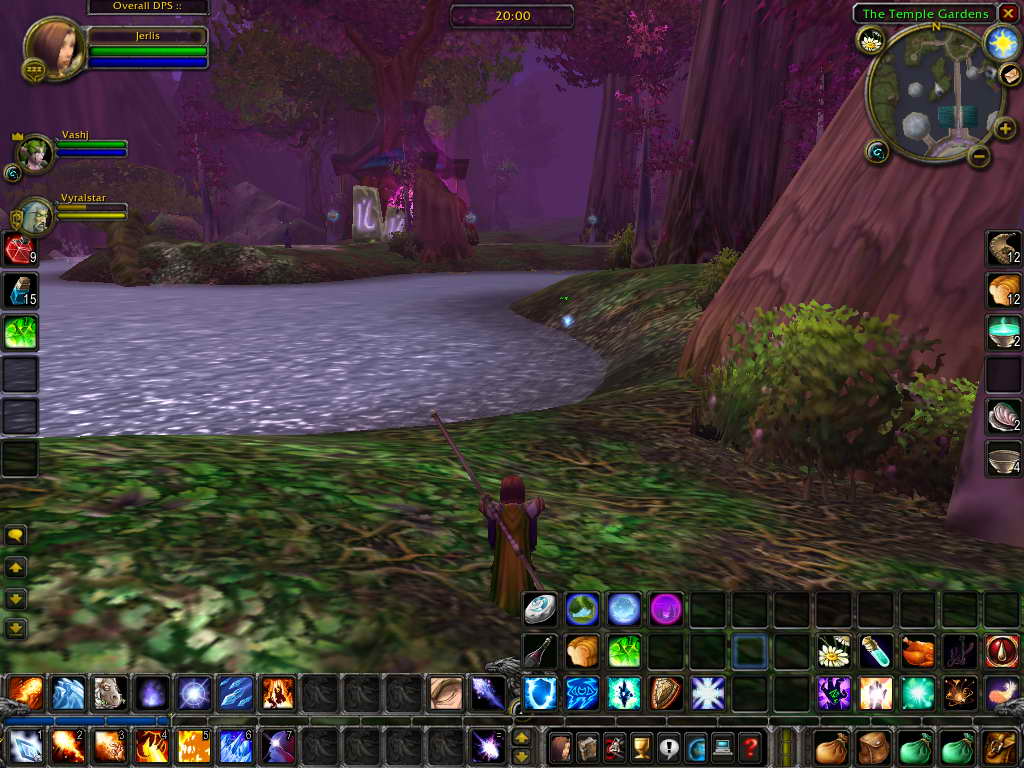Use the roasted chicken food item

coord(917,651)
